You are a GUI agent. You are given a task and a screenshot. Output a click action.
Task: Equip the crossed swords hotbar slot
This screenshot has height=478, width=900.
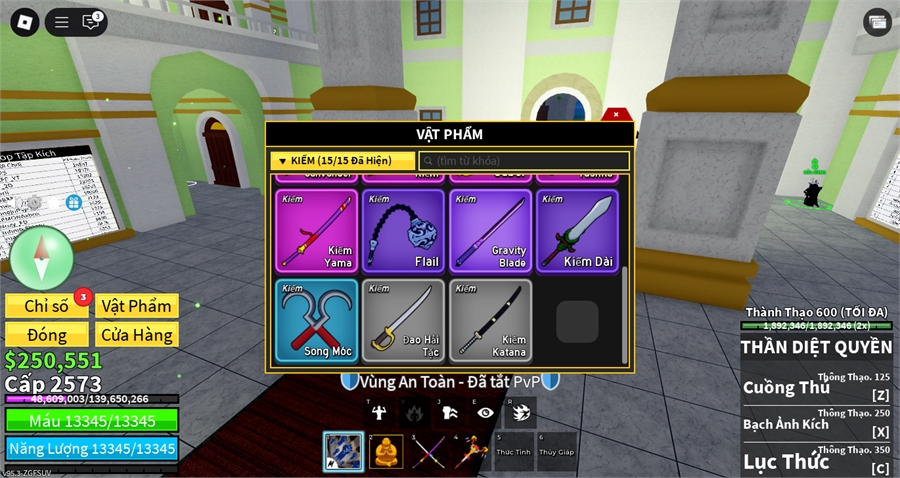[429, 452]
